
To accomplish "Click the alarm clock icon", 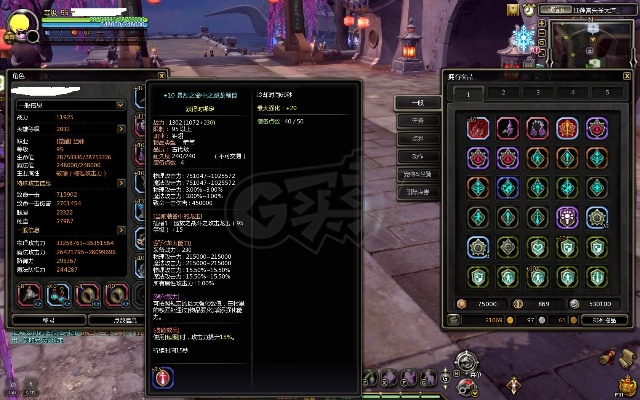I will point(527,9).
